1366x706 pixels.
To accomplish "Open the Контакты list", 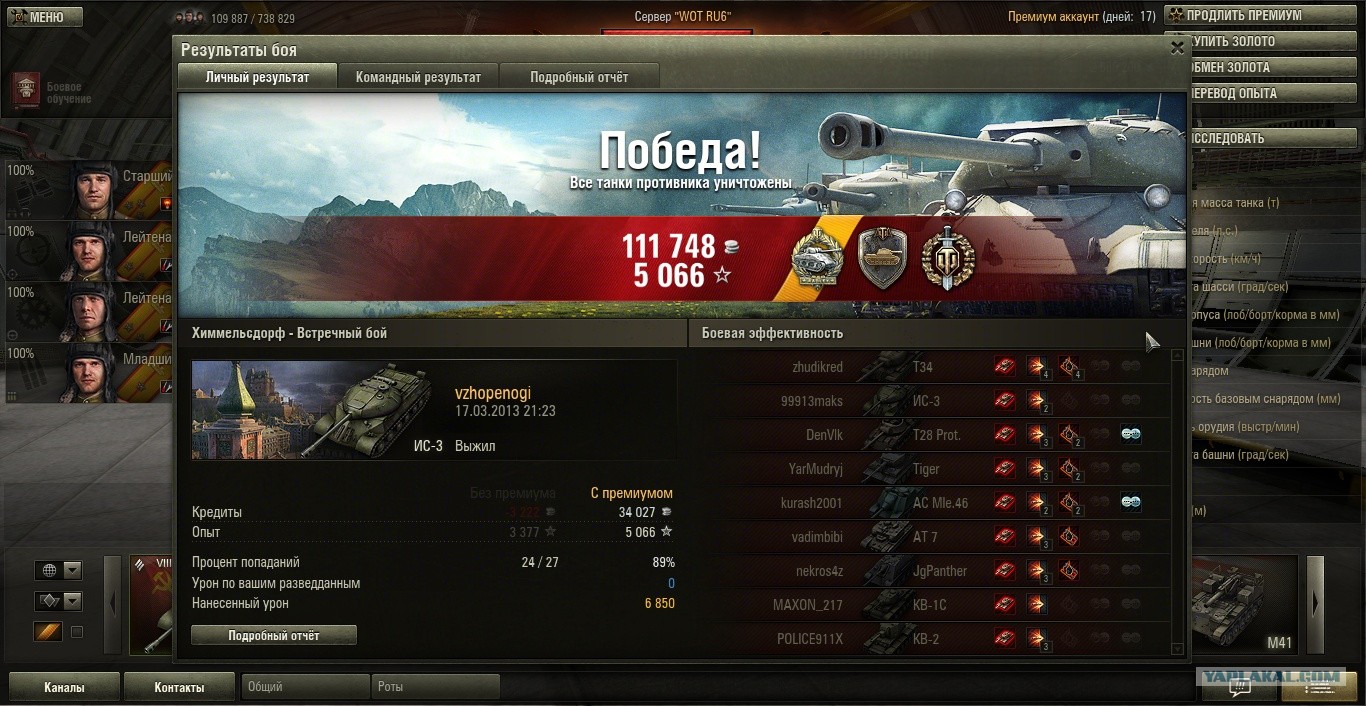I will [x=179, y=687].
